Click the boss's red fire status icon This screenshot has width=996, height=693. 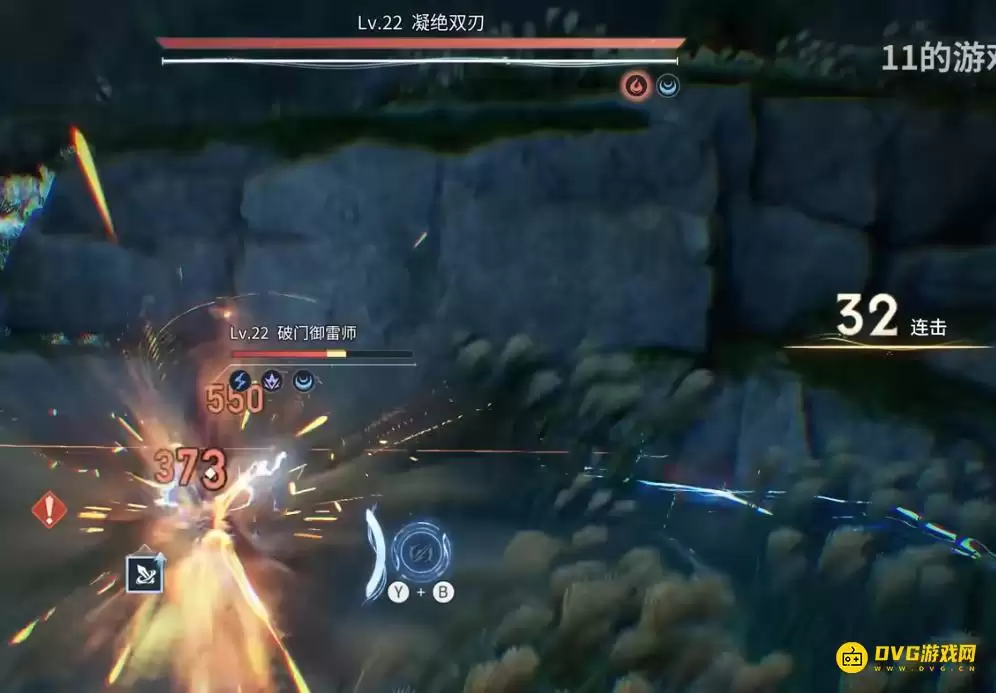click(x=635, y=87)
